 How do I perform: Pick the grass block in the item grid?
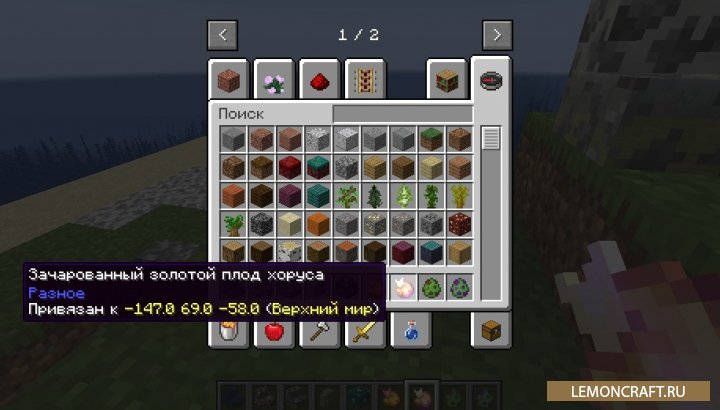pyautogui.click(x=432, y=139)
